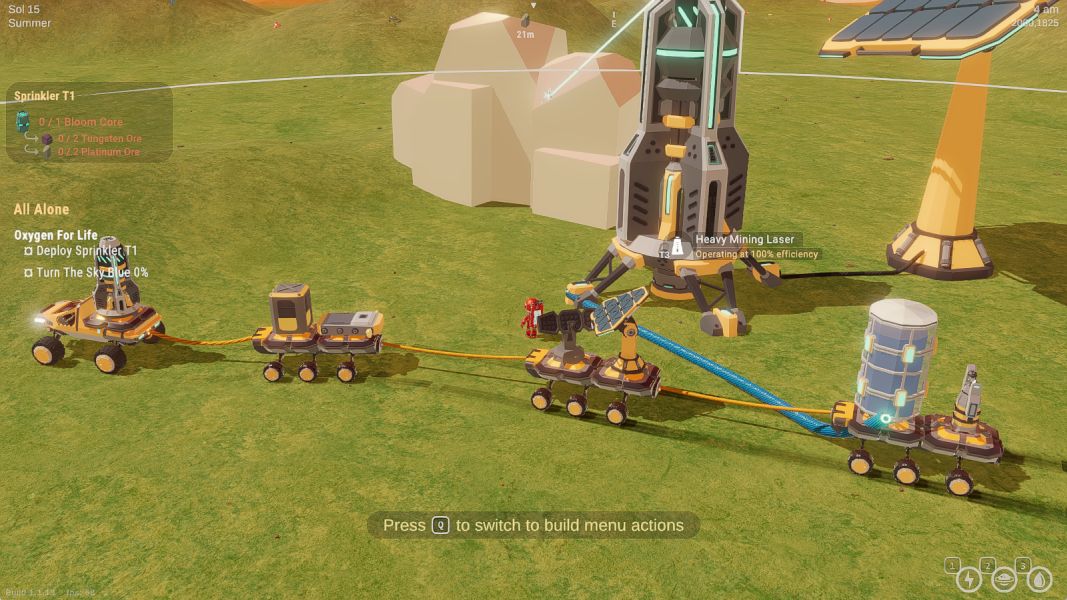Select the Deploy Sprinkler T1 objective
The image size is (1067, 600).
pos(87,250)
